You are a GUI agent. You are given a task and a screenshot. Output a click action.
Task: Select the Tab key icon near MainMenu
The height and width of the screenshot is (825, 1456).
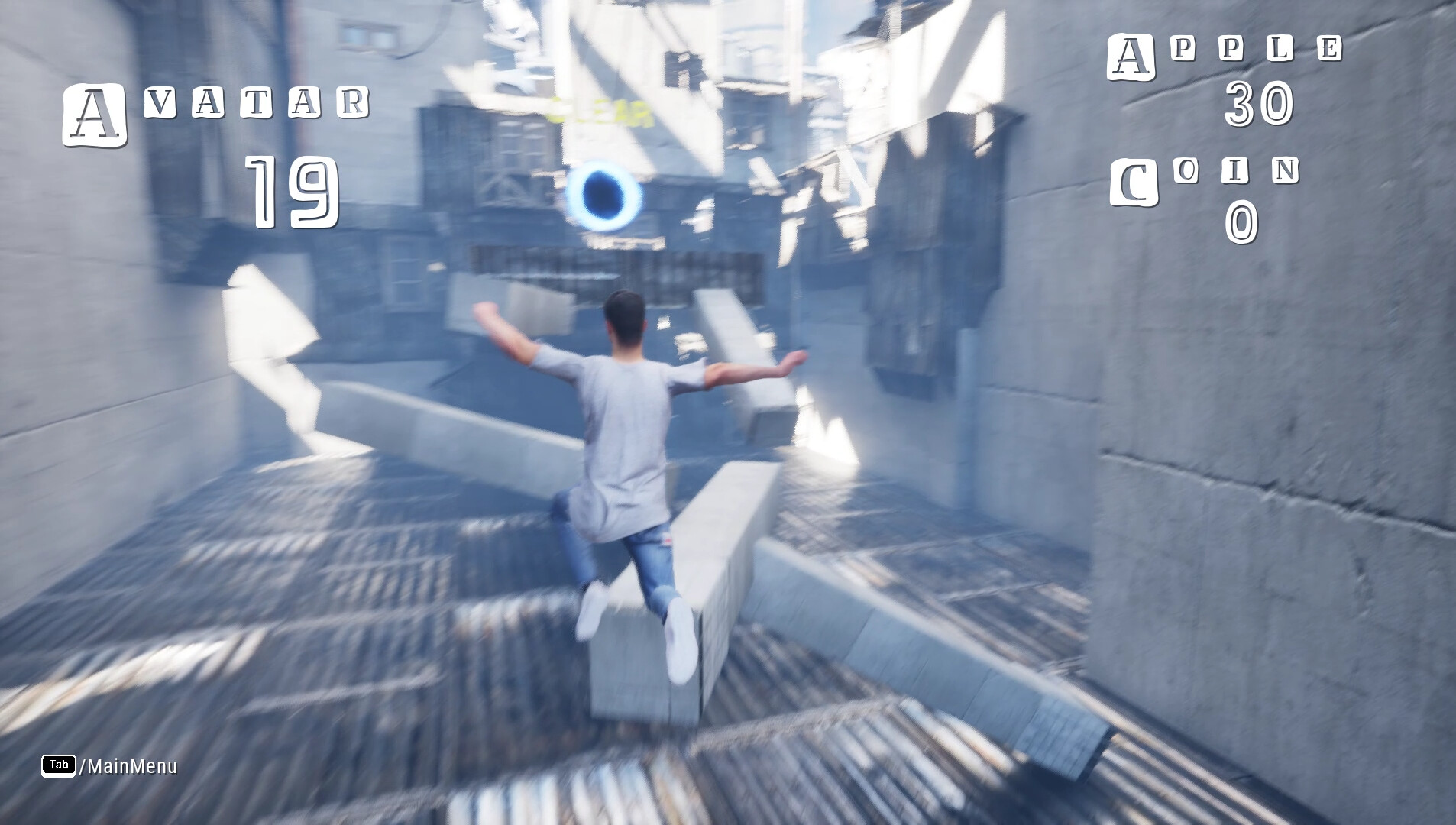coord(57,765)
